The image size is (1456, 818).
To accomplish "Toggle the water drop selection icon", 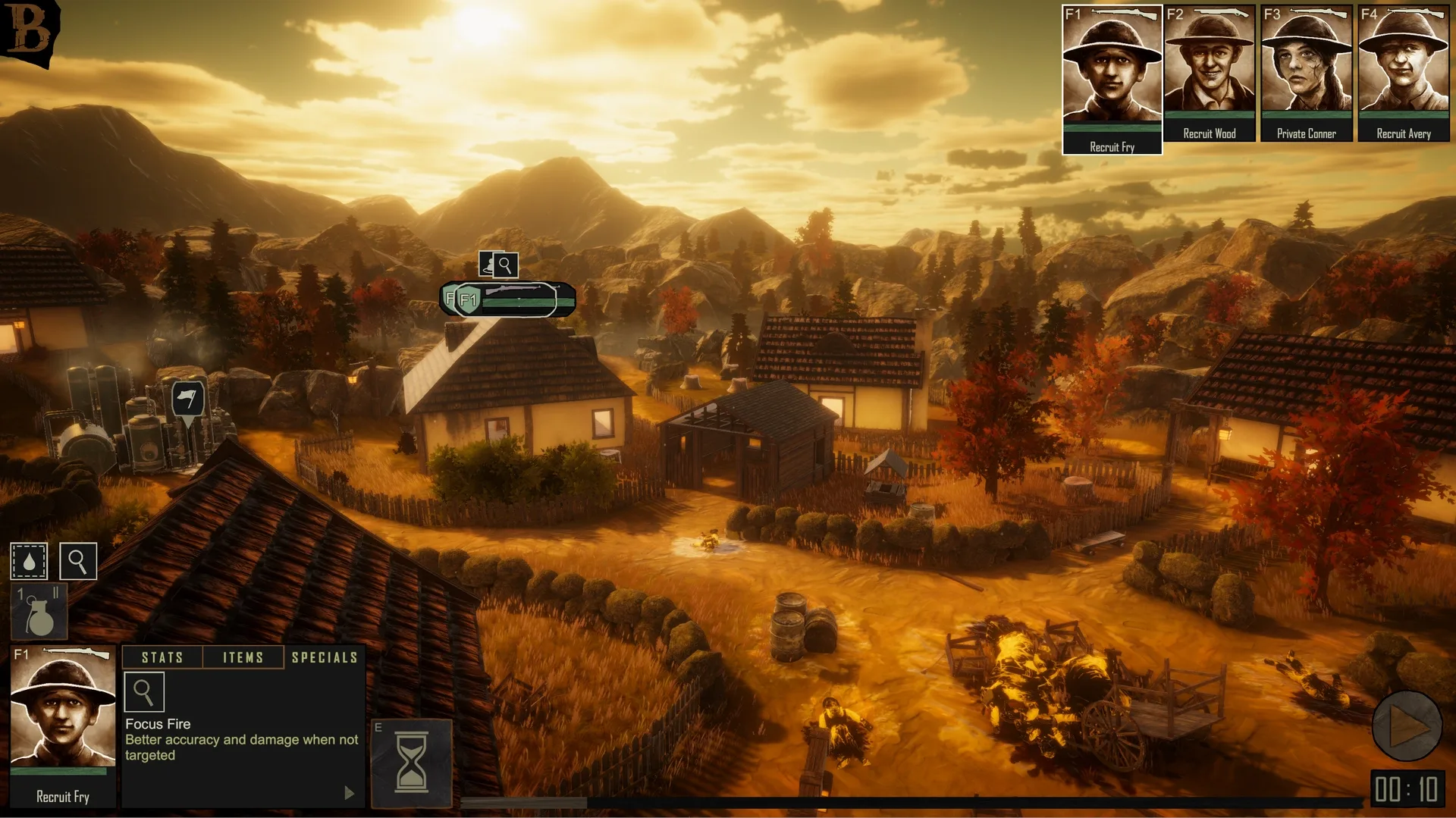I will point(29,562).
